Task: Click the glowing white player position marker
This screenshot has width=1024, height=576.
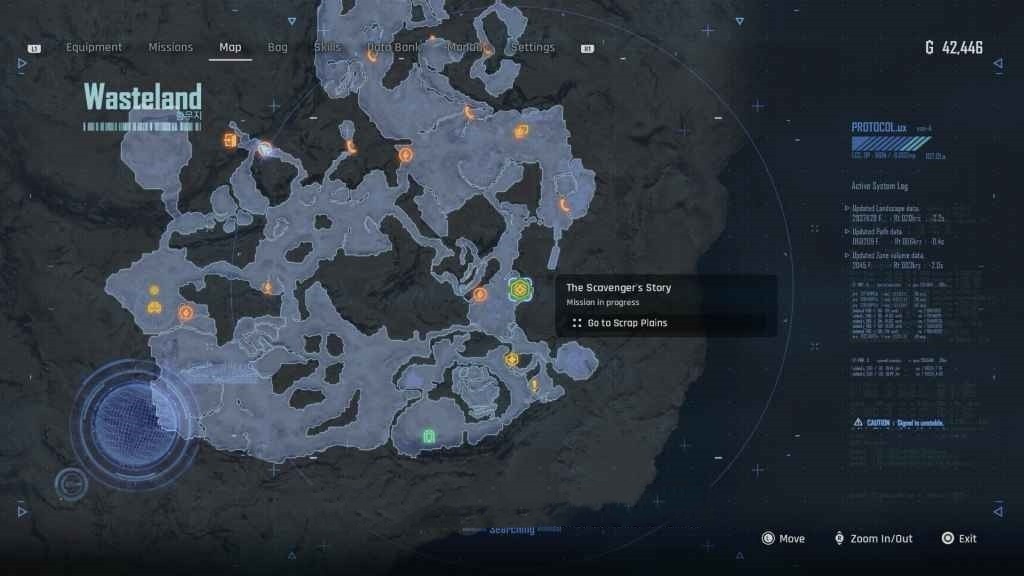Action: point(264,150)
